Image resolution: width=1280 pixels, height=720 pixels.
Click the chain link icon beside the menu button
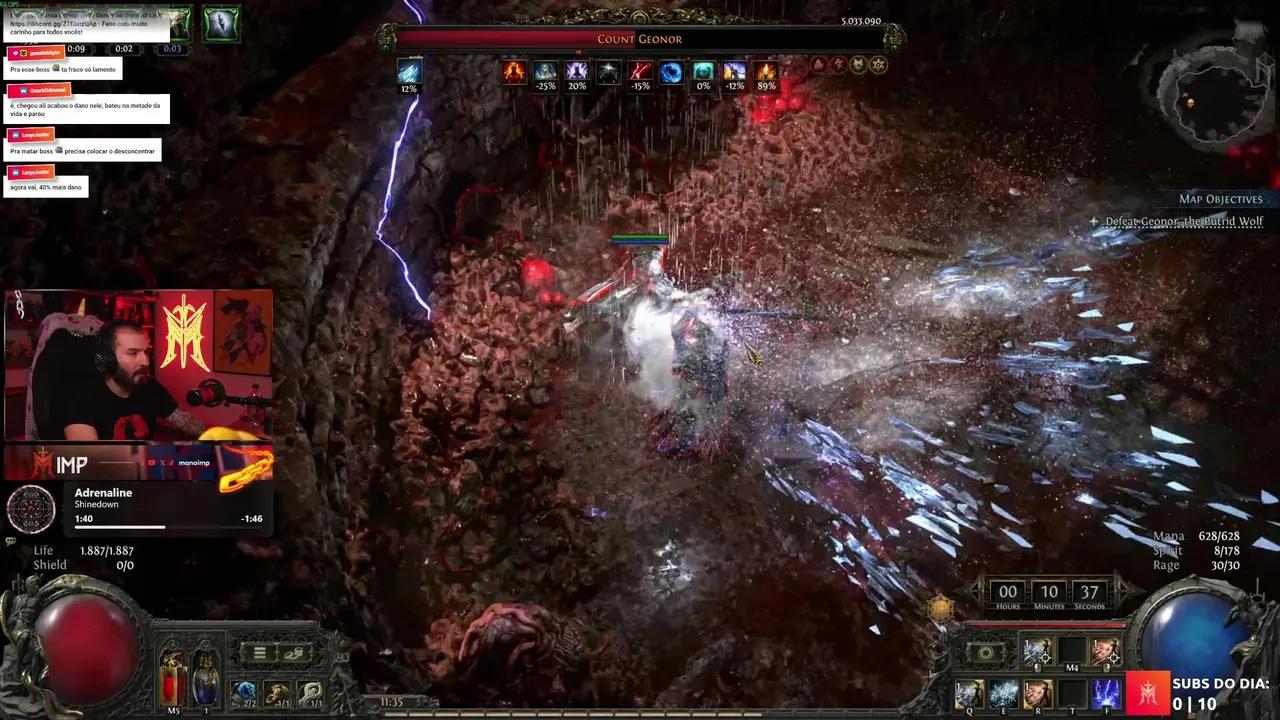pyautogui.click(x=294, y=654)
